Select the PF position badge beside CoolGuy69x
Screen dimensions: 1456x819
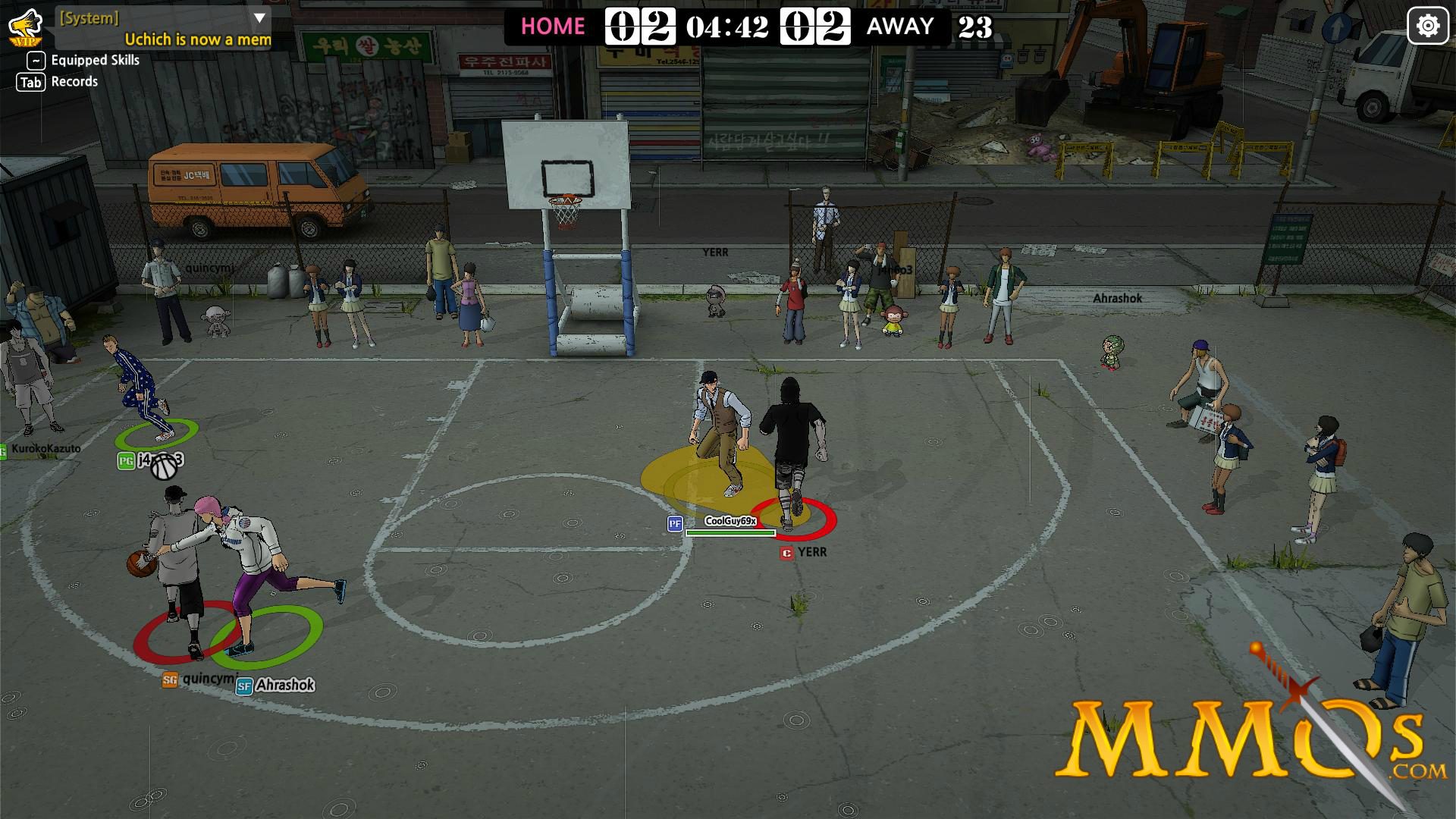(x=676, y=523)
